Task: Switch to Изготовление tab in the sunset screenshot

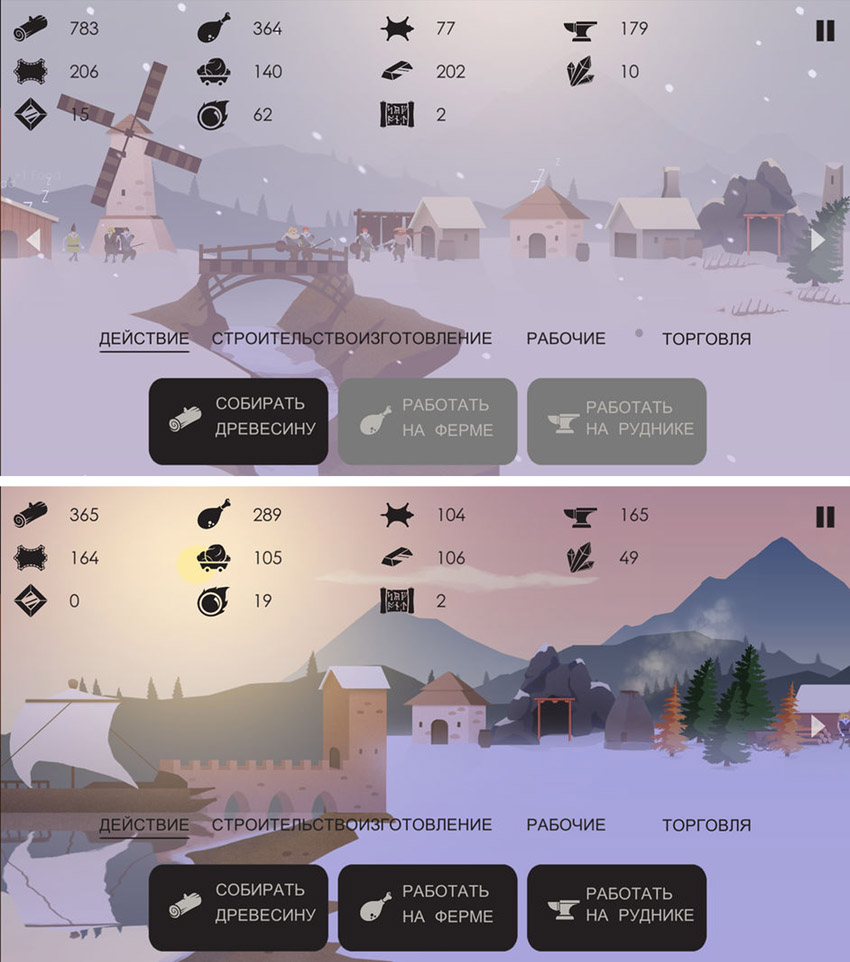Action: pos(416,825)
